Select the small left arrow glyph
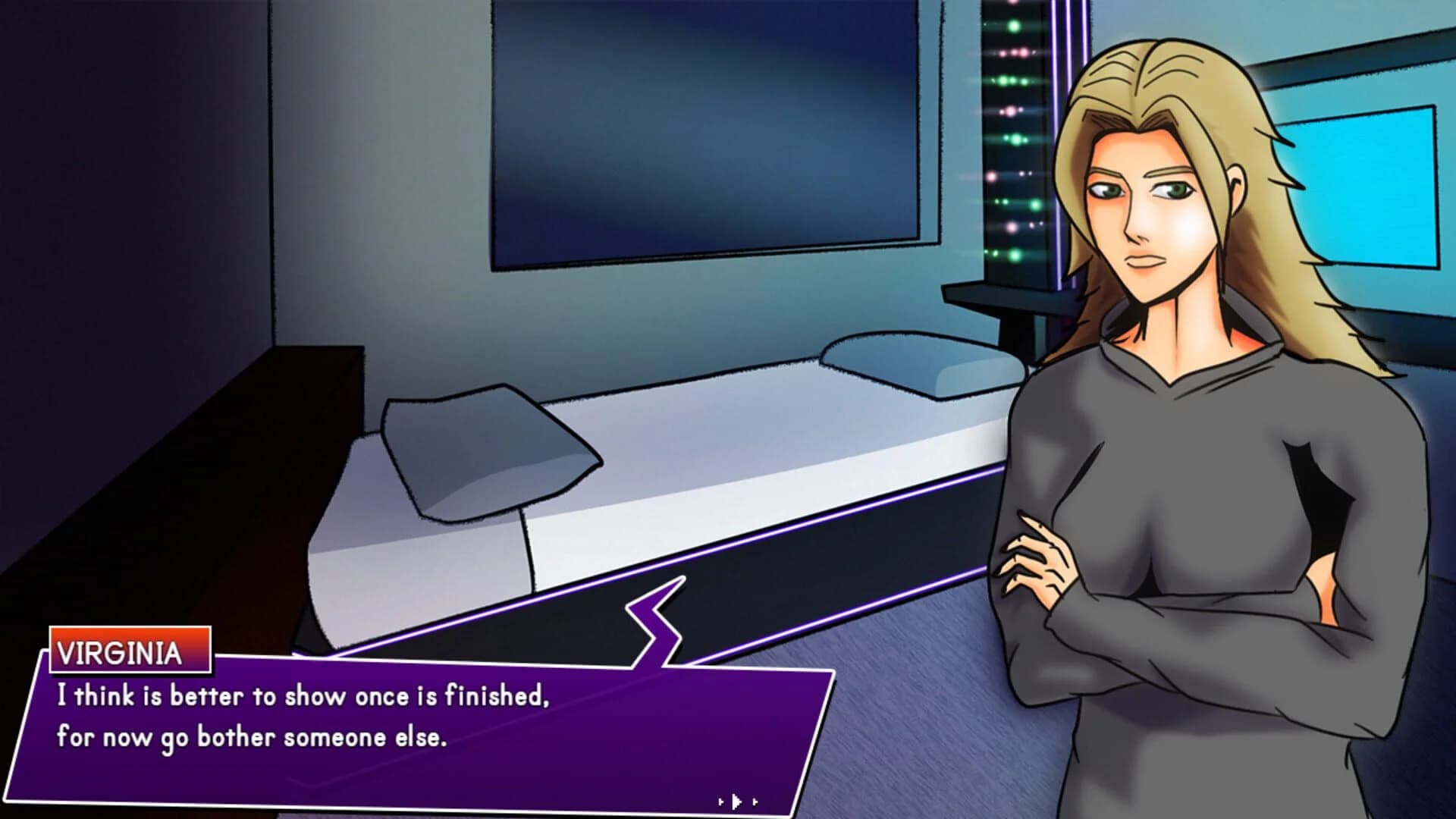This screenshot has width=1456, height=819. tap(720, 802)
